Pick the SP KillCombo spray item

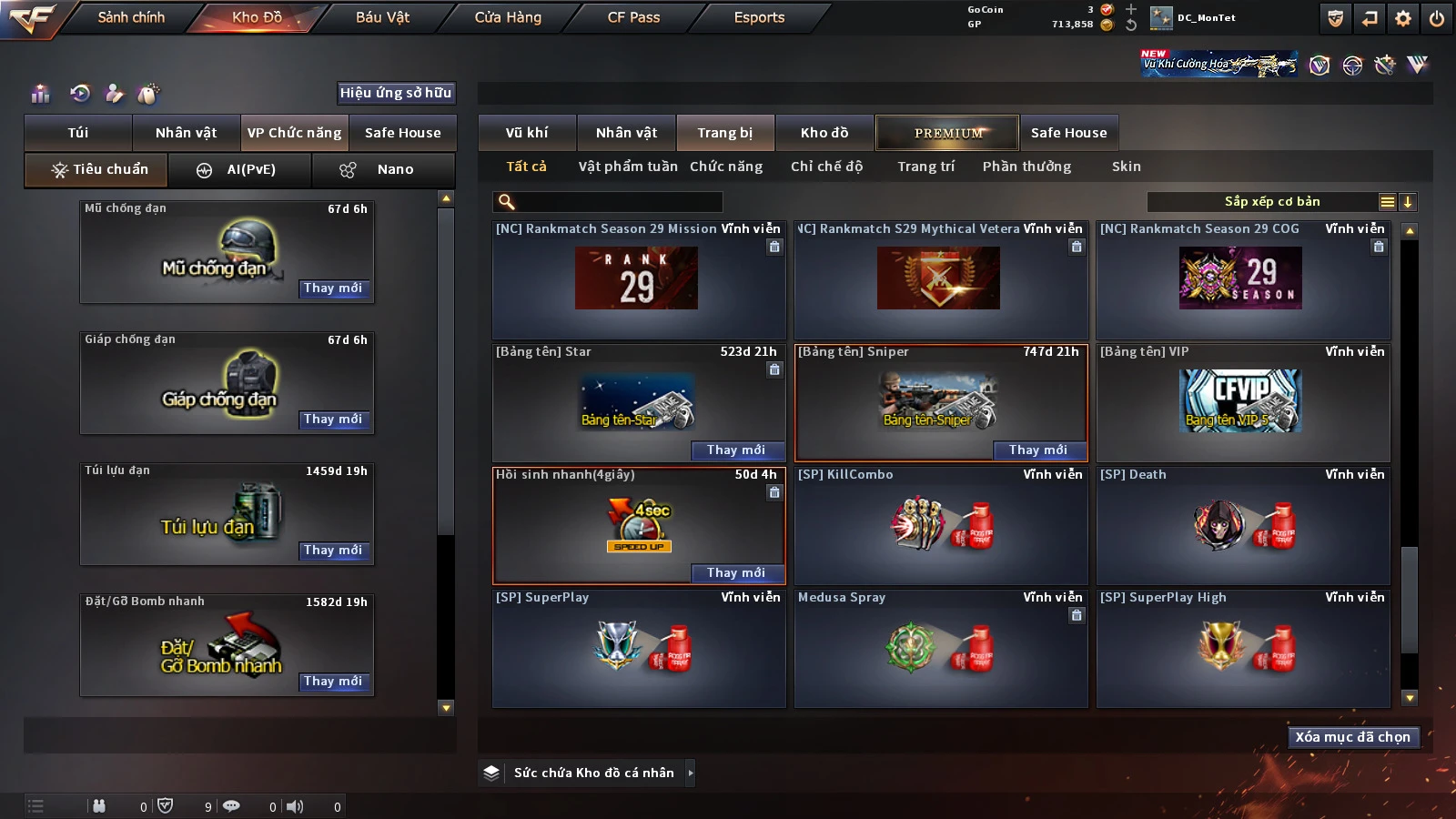940,525
